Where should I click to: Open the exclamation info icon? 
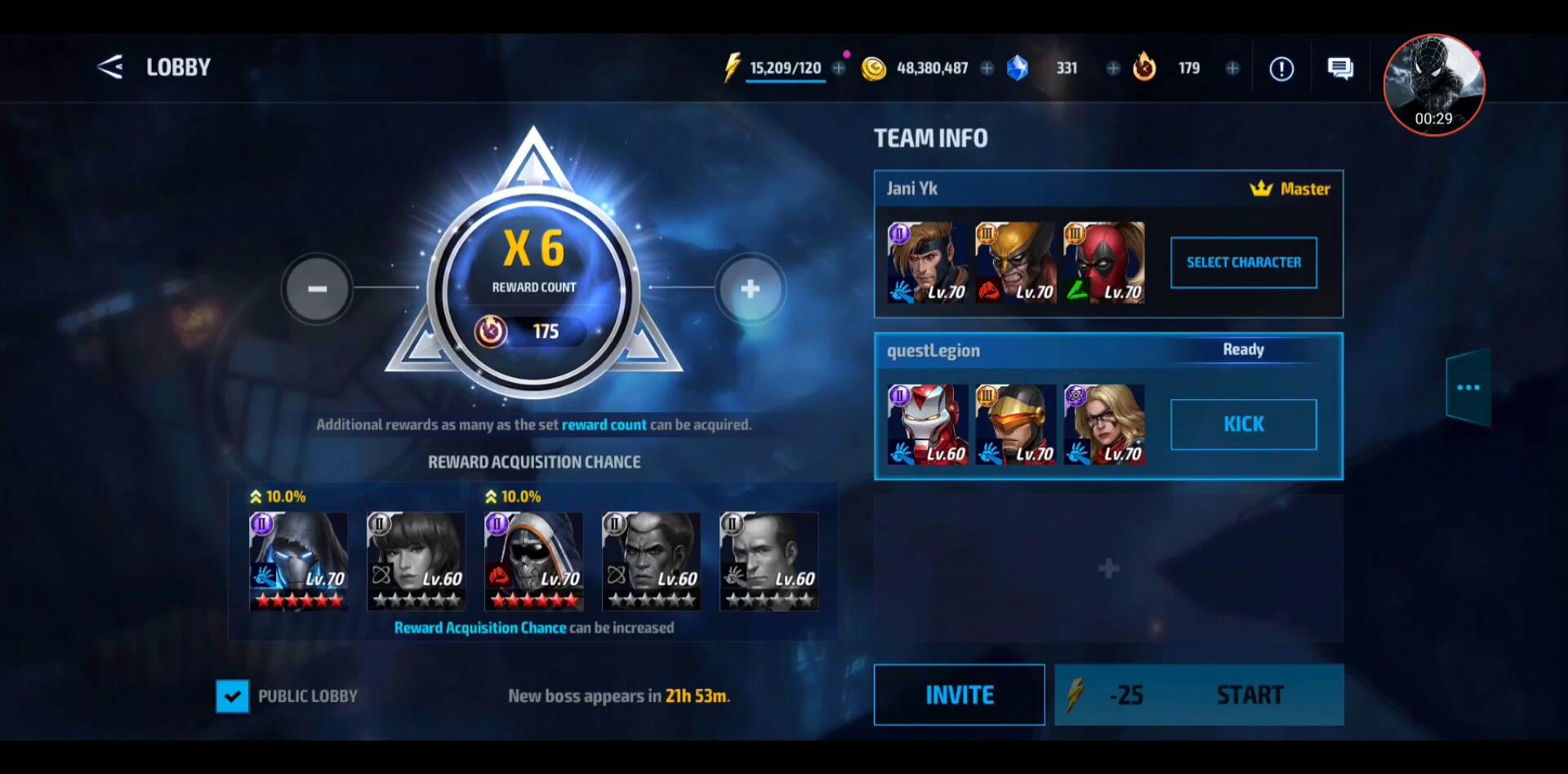click(x=1281, y=69)
